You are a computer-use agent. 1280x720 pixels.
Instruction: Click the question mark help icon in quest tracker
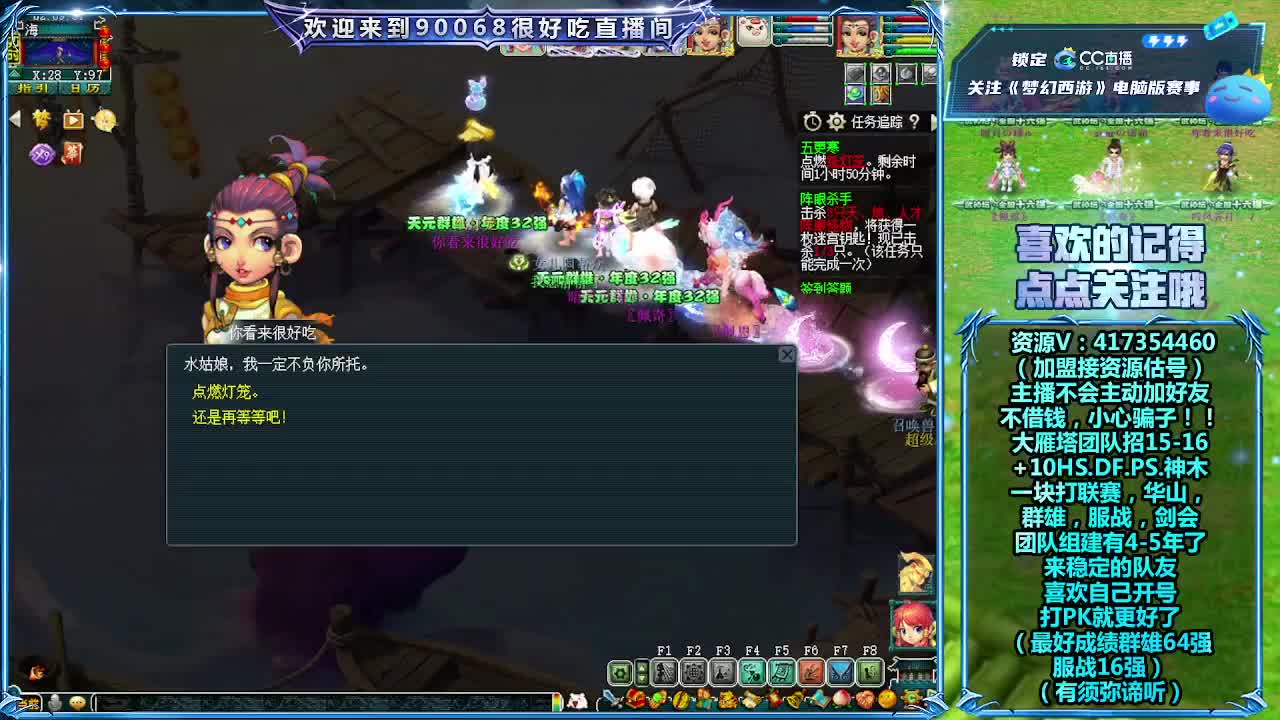click(x=913, y=122)
